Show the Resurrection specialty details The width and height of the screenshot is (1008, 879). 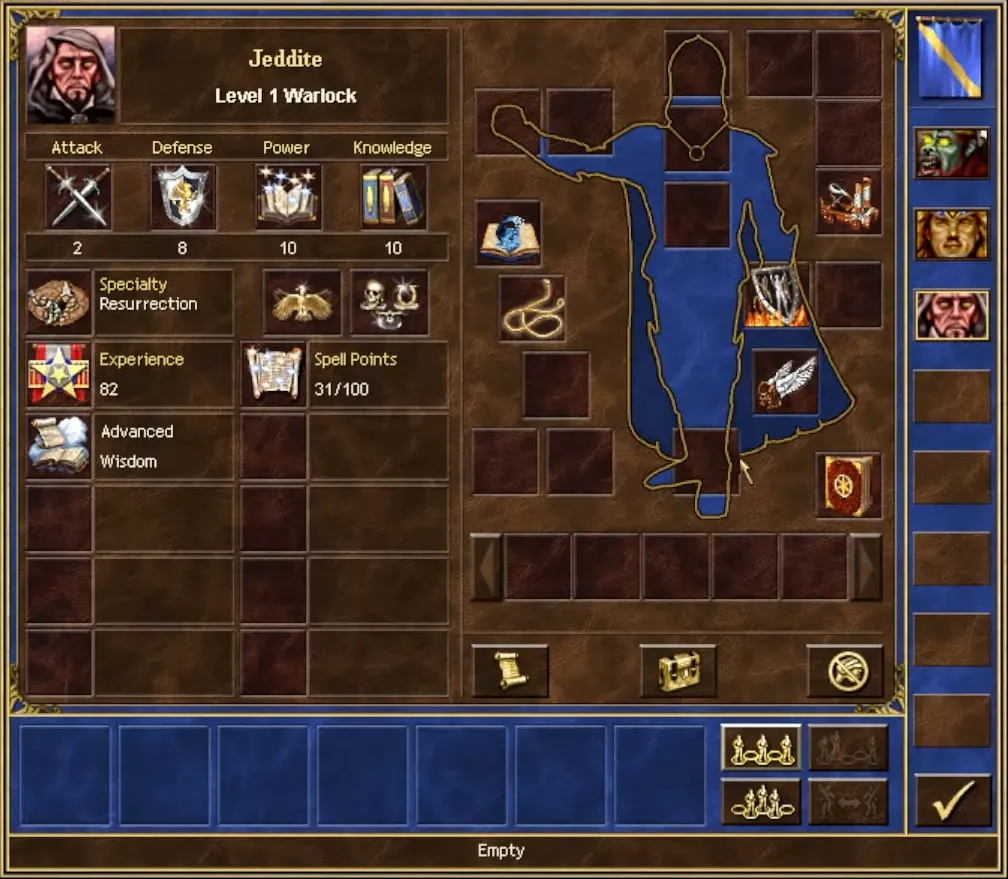[58, 302]
